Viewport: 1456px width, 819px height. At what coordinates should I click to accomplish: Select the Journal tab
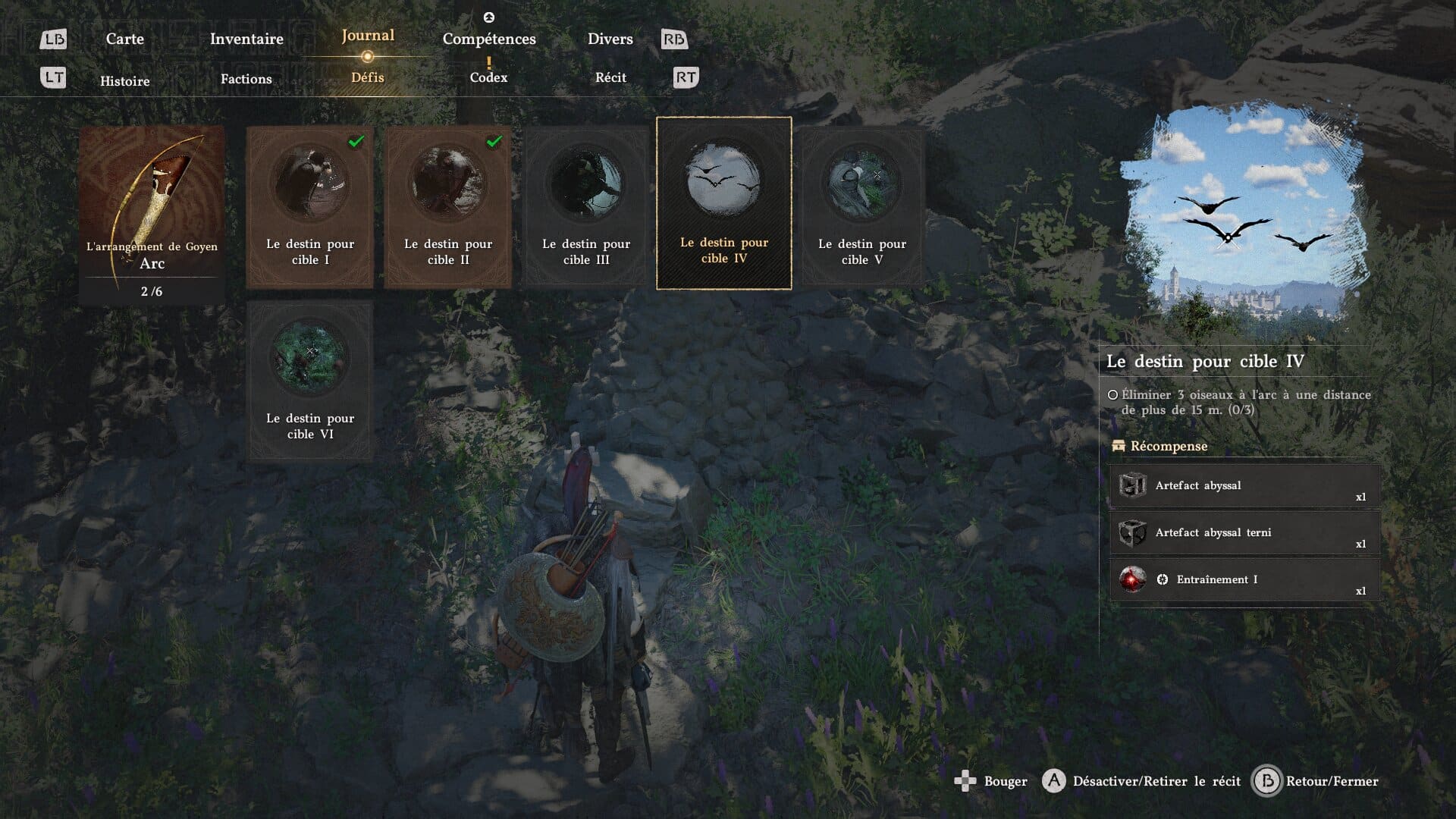368,36
